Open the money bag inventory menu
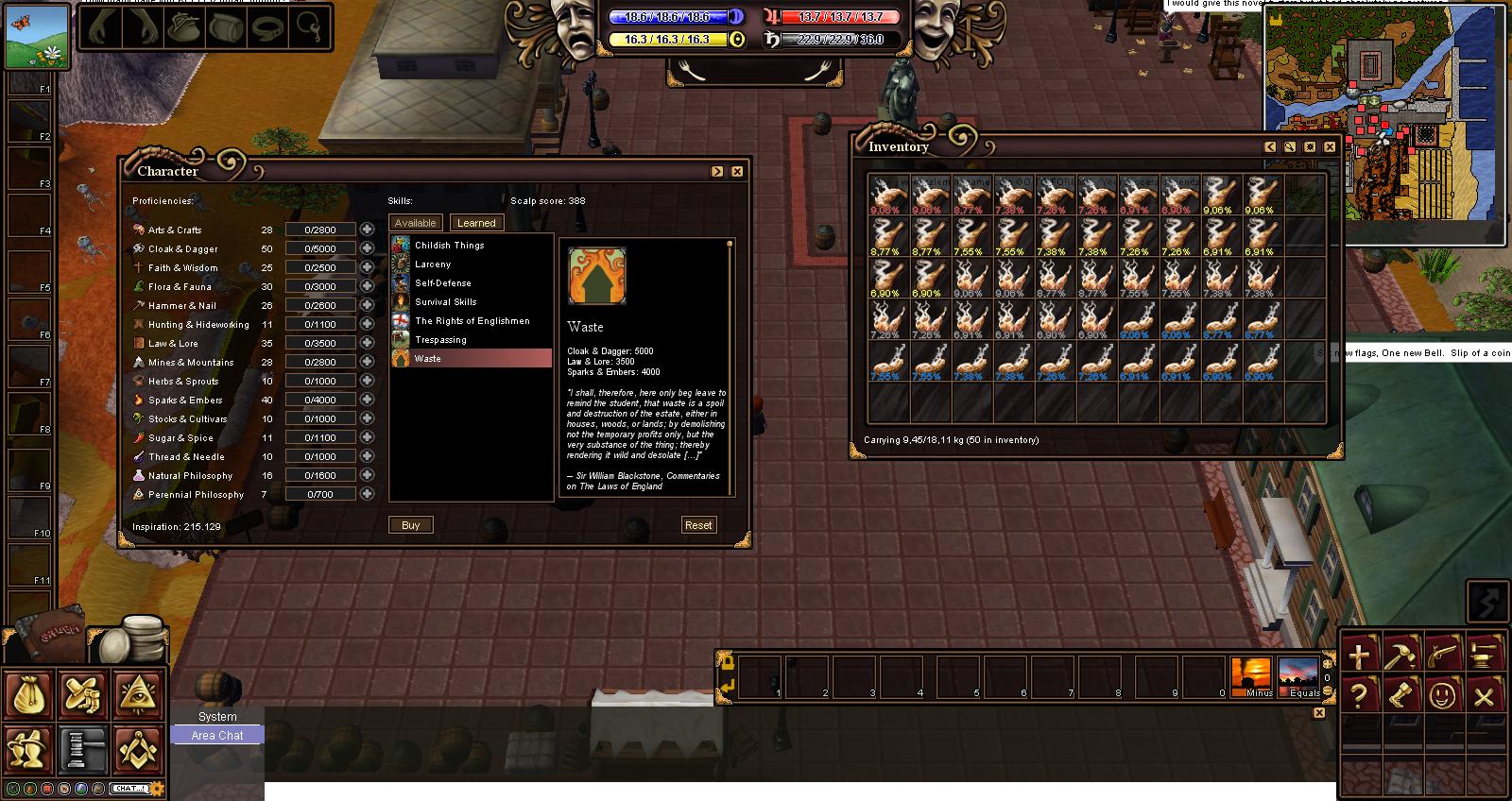Image resolution: width=1512 pixels, height=801 pixels. (28, 695)
